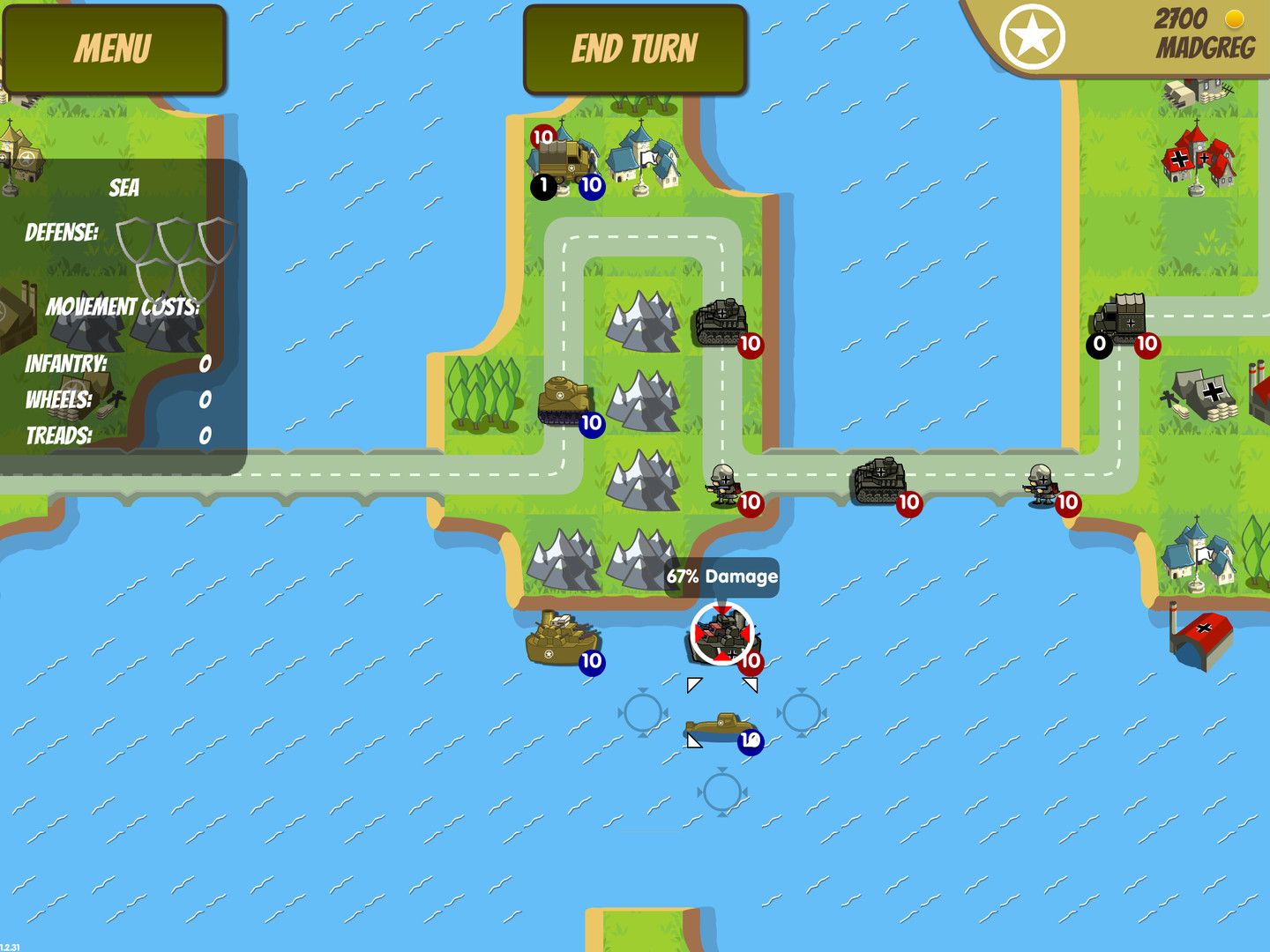Click the red 10 health badge on the targeted boat
The width and height of the screenshot is (1270, 952).
(751, 658)
